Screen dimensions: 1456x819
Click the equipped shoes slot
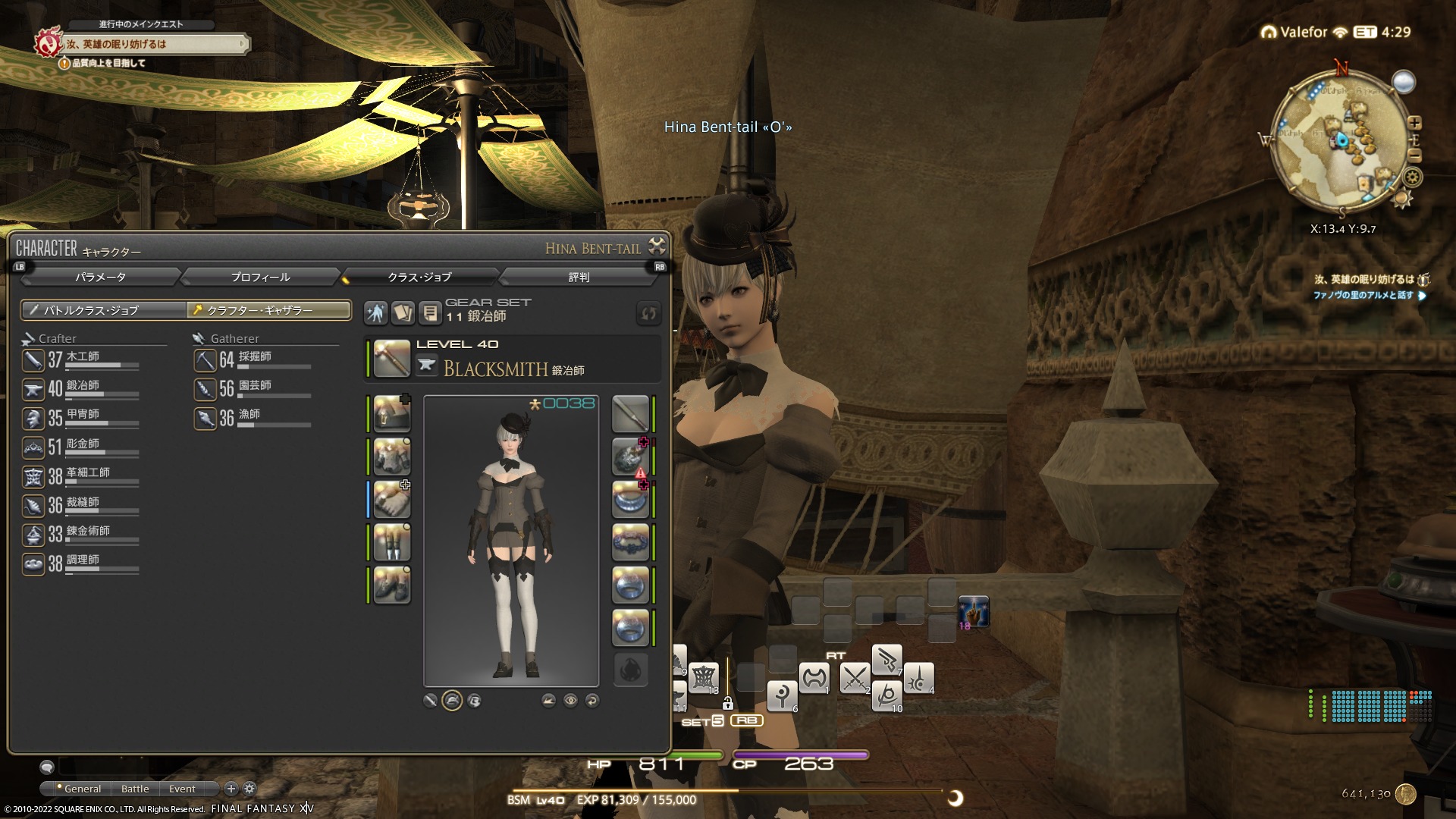392,585
